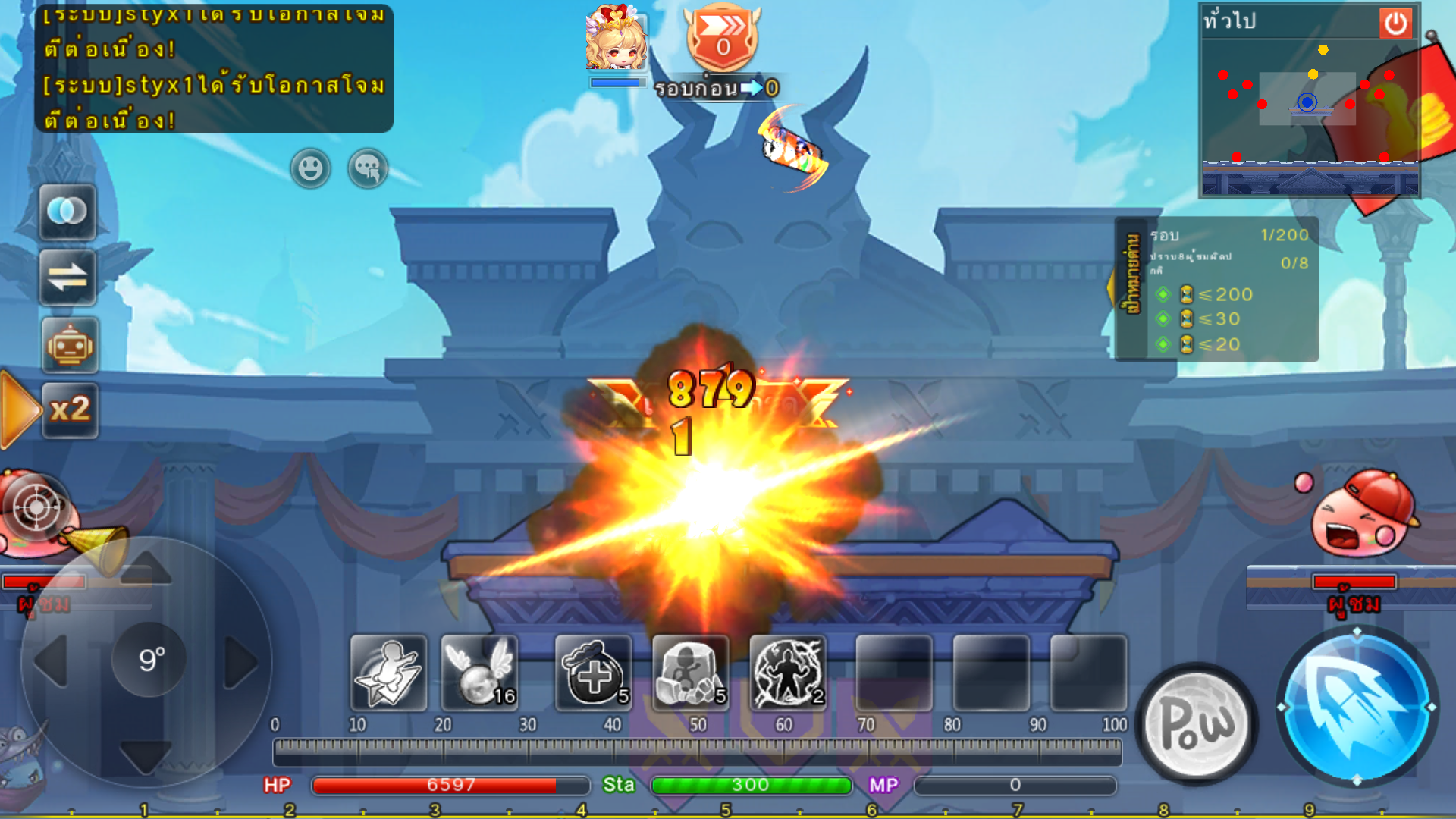
Task: Enable the robot auto-play button
Action: 70,346
